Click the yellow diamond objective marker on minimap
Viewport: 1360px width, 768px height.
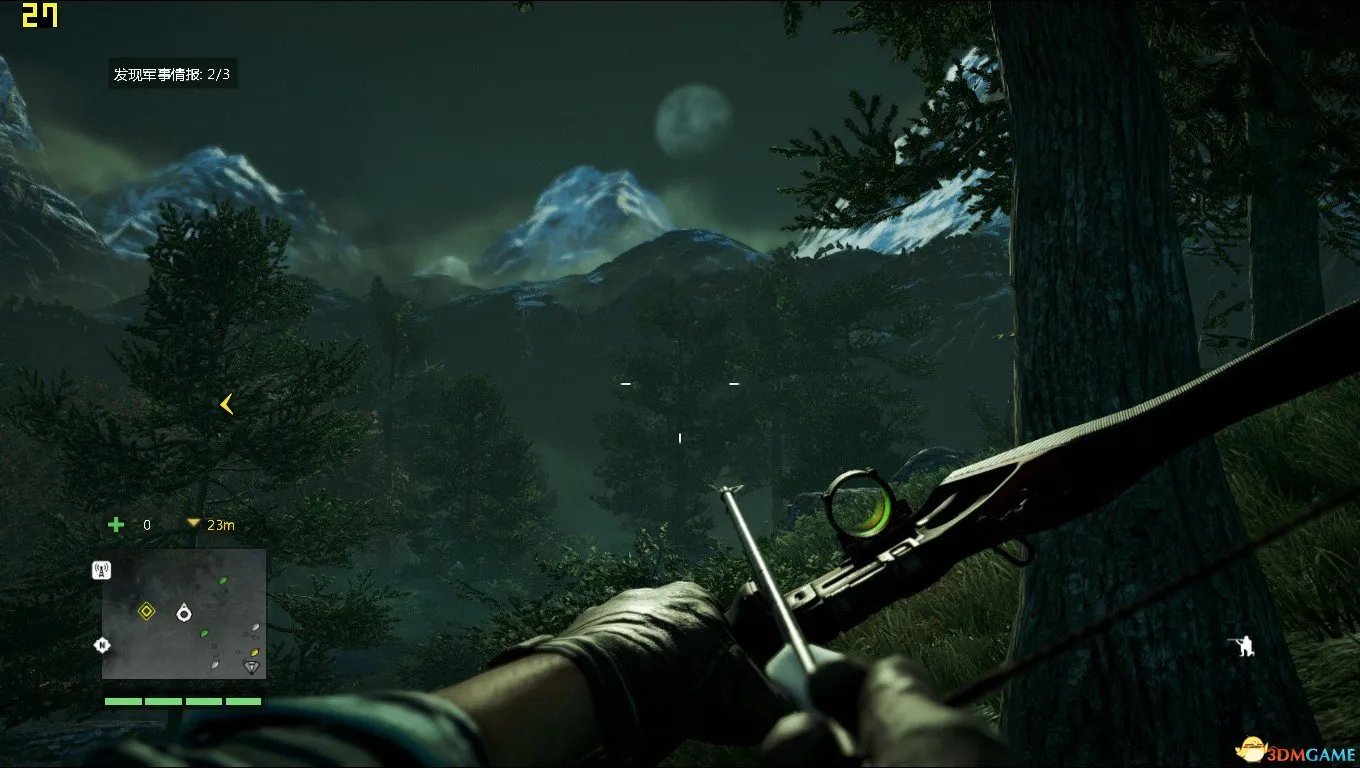coord(147,611)
